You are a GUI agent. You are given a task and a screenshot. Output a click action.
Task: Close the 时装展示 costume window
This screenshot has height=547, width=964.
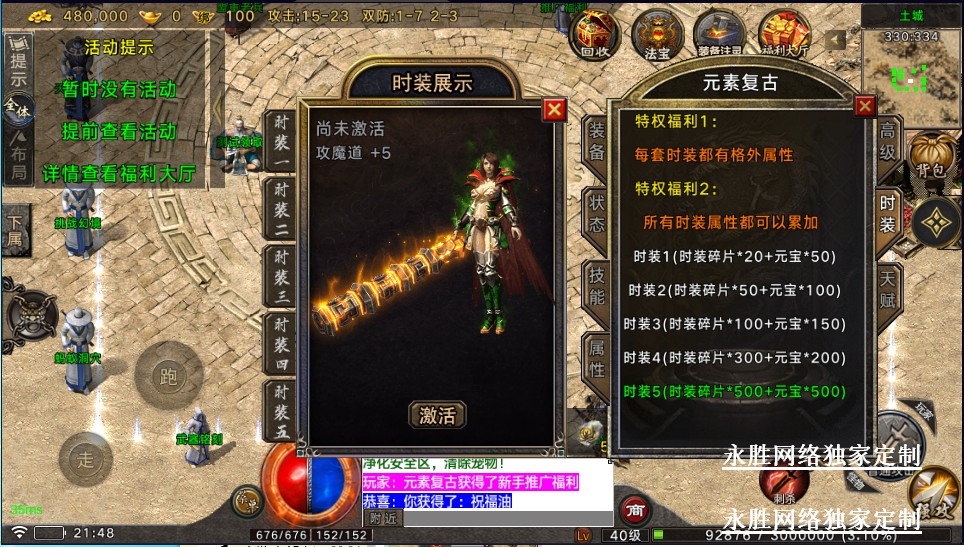pos(554,109)
